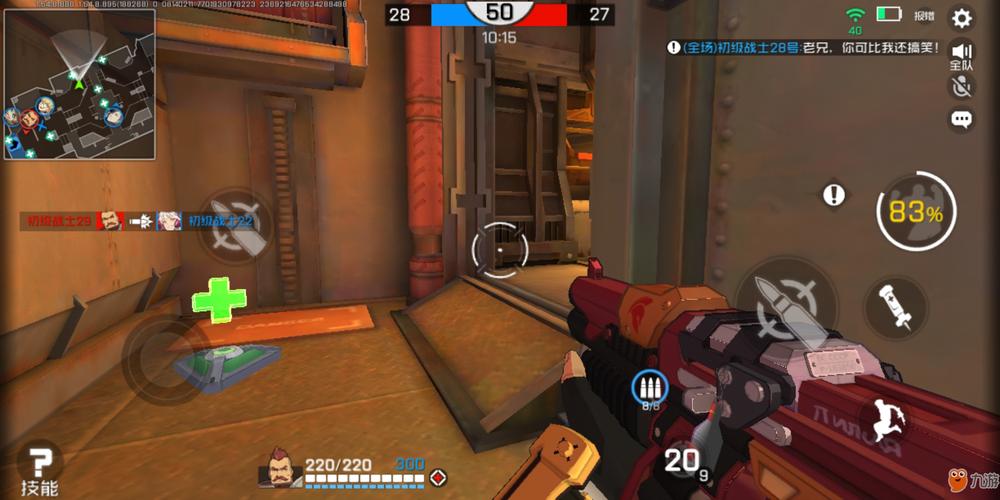The height and width of the screenshot is (500, 1000).
Task: Click the exclamation mark alert icon
Action: point(834,195)
